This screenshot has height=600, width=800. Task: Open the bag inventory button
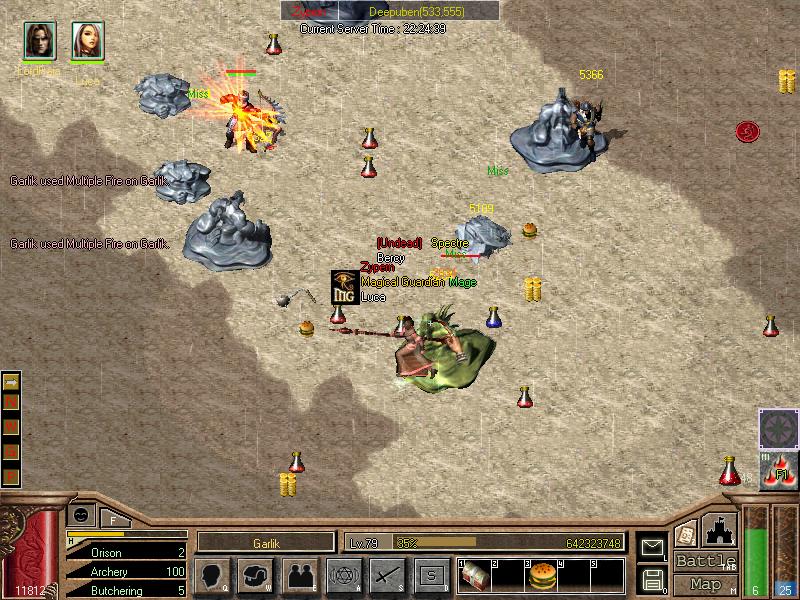pos(255,575)
